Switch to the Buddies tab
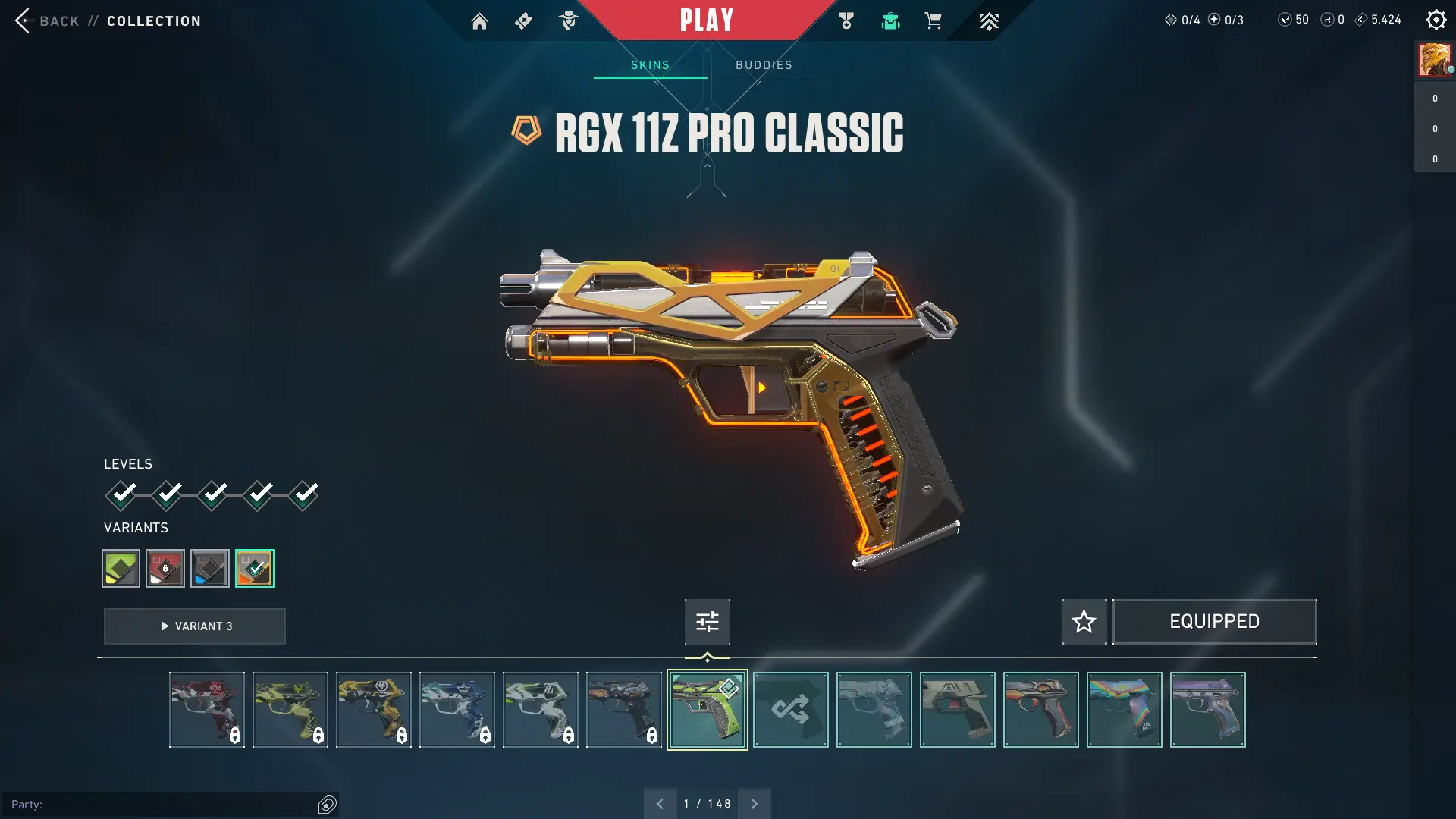The height and width of the screenshot is (819, 1456). pos(764,65)
